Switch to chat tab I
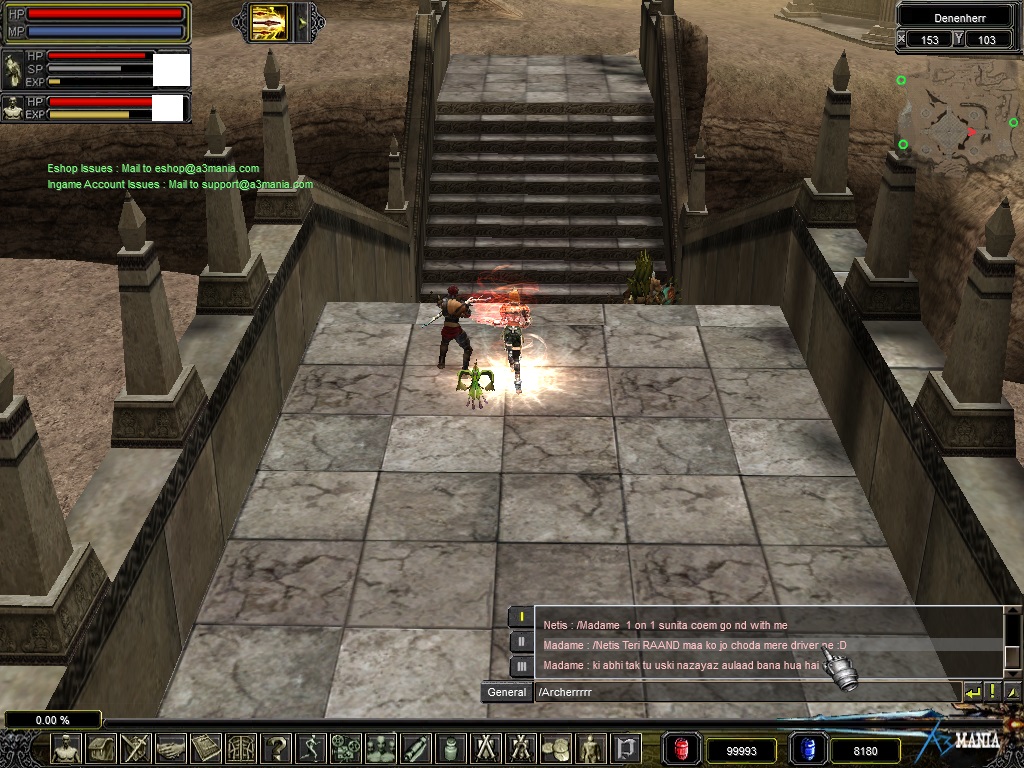 [x=521, y=618]
